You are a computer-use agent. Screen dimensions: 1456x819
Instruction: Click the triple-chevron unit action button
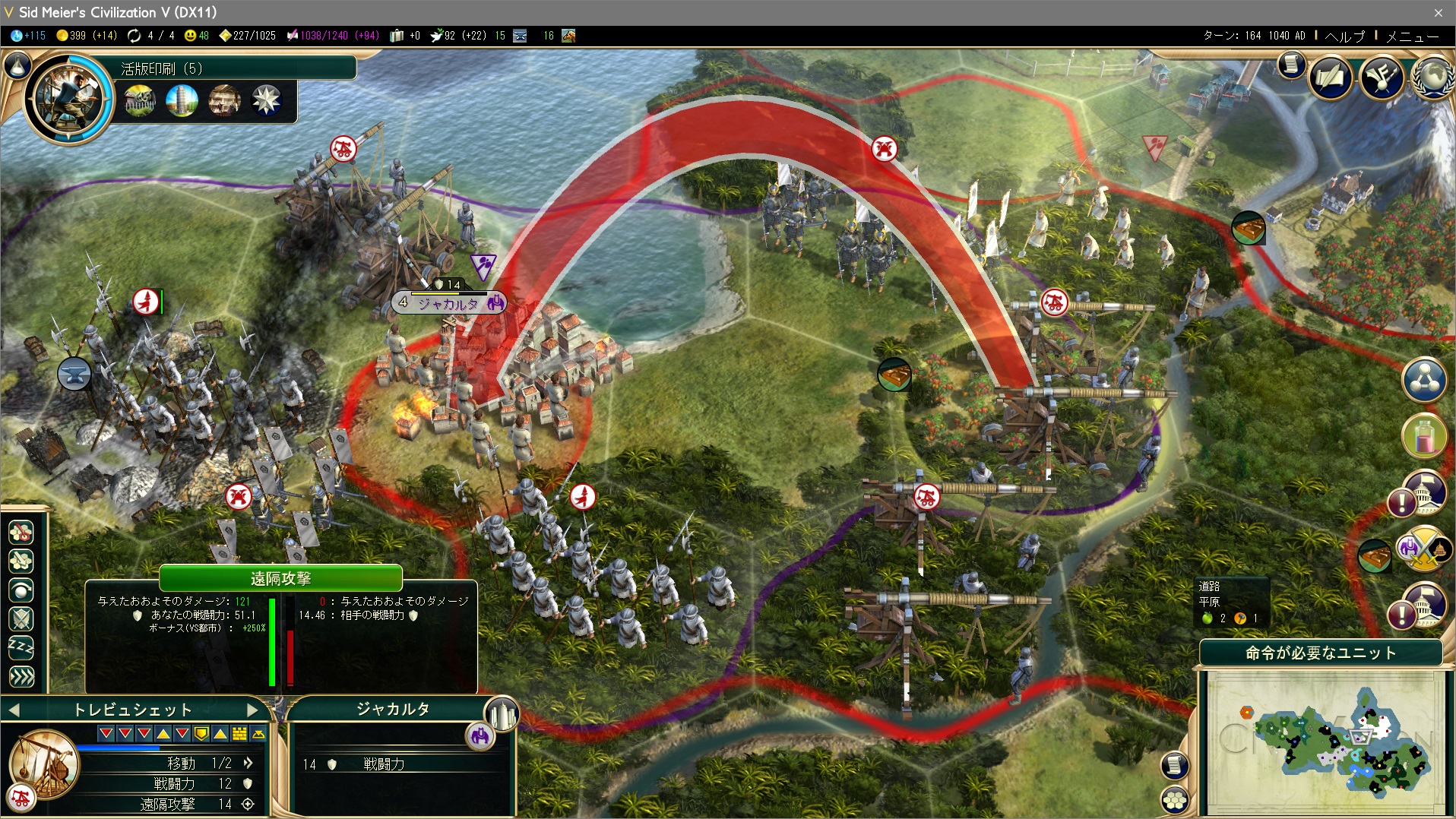click(x=21, y=676)
